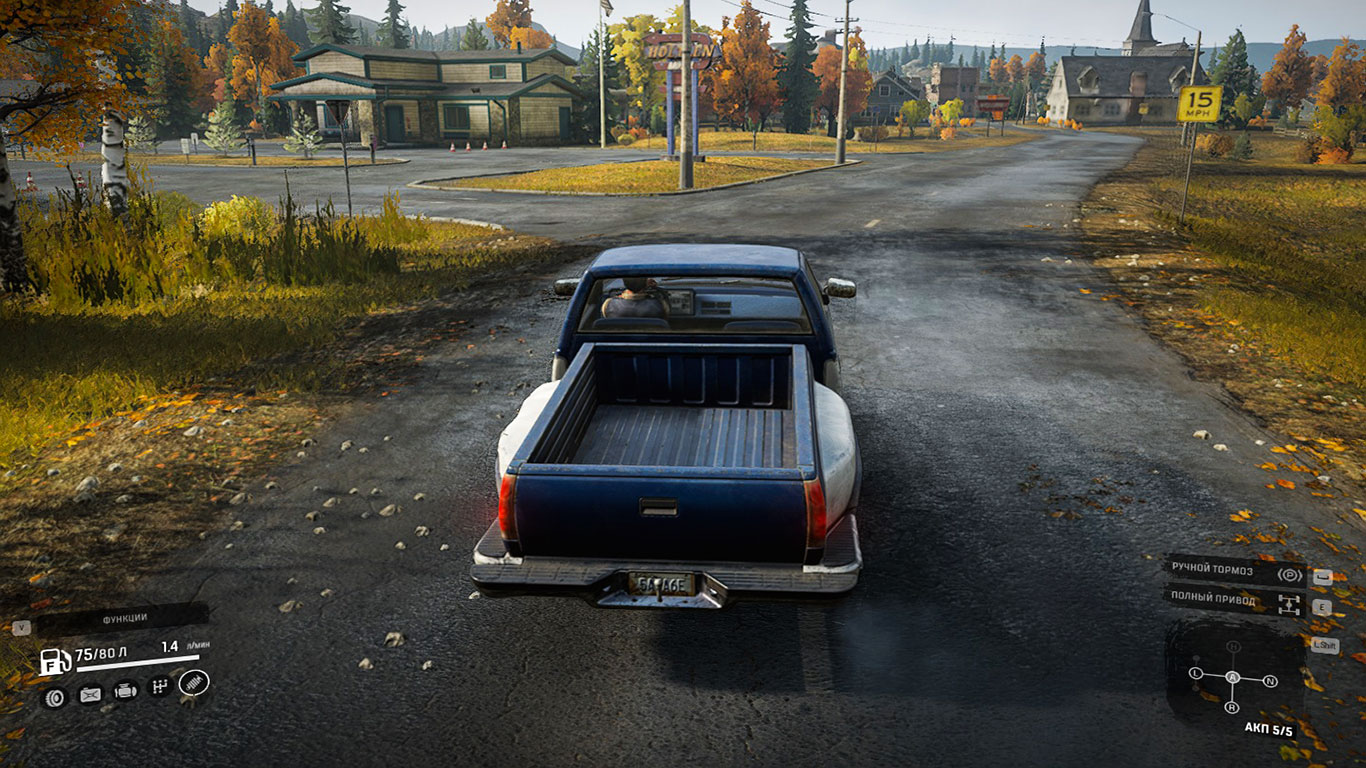Open the ФУНКЦИИ functions panel
Screen dimensions: 1366x768
tap(123, 618)
